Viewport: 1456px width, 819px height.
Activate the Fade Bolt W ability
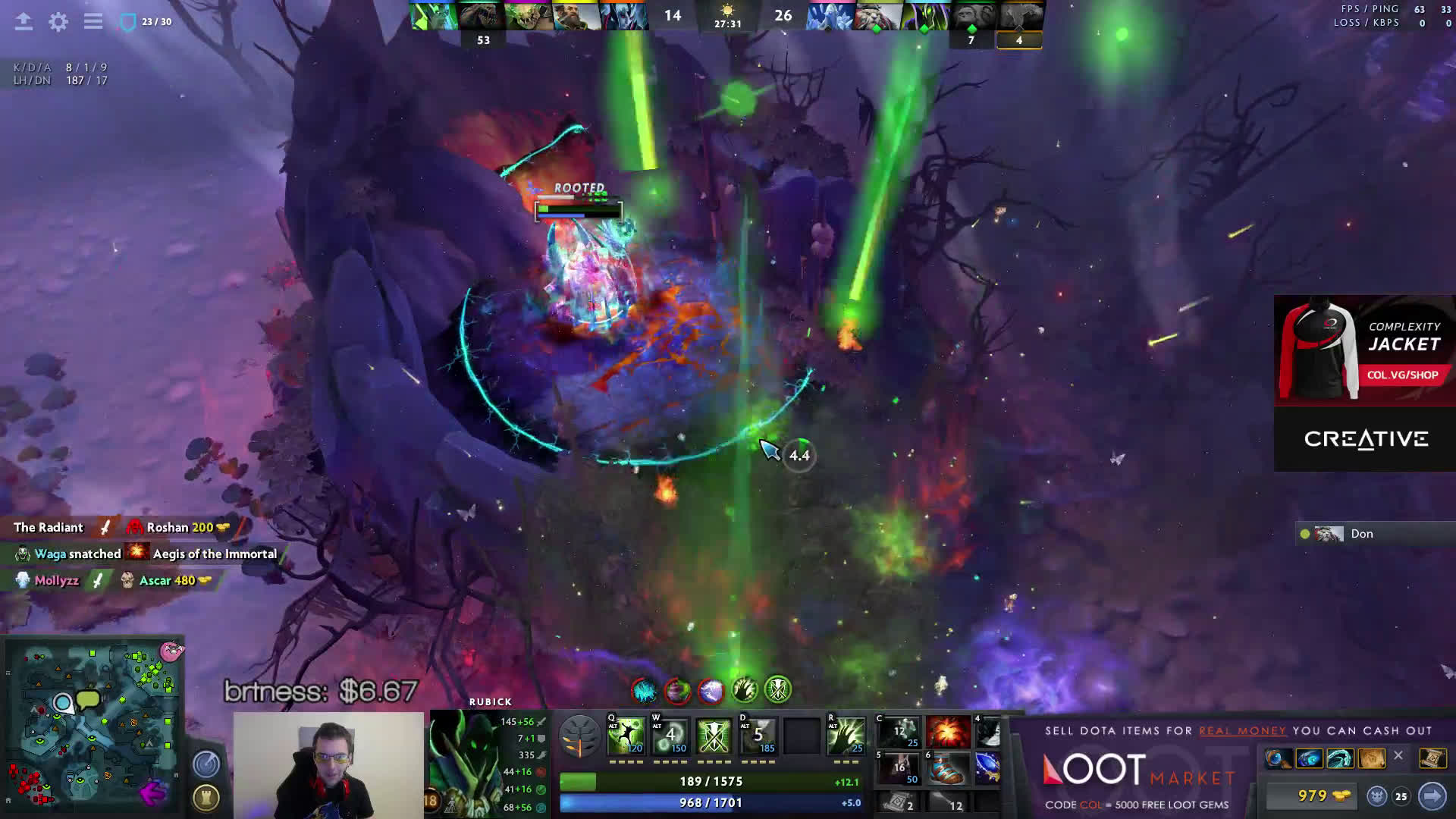(670, 736)
